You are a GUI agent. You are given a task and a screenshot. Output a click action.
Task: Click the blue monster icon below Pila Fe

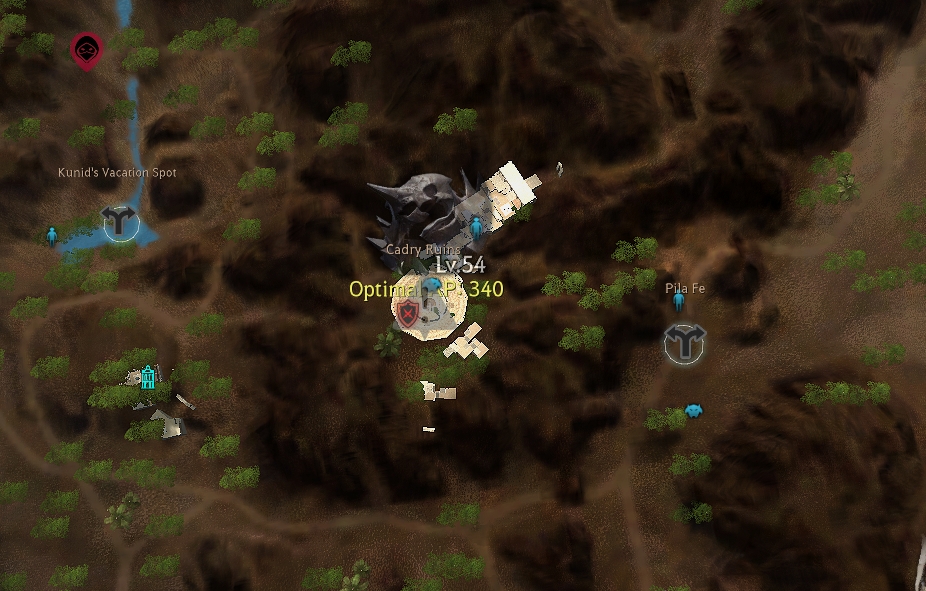pyautogui.click(x=692, y=410)
